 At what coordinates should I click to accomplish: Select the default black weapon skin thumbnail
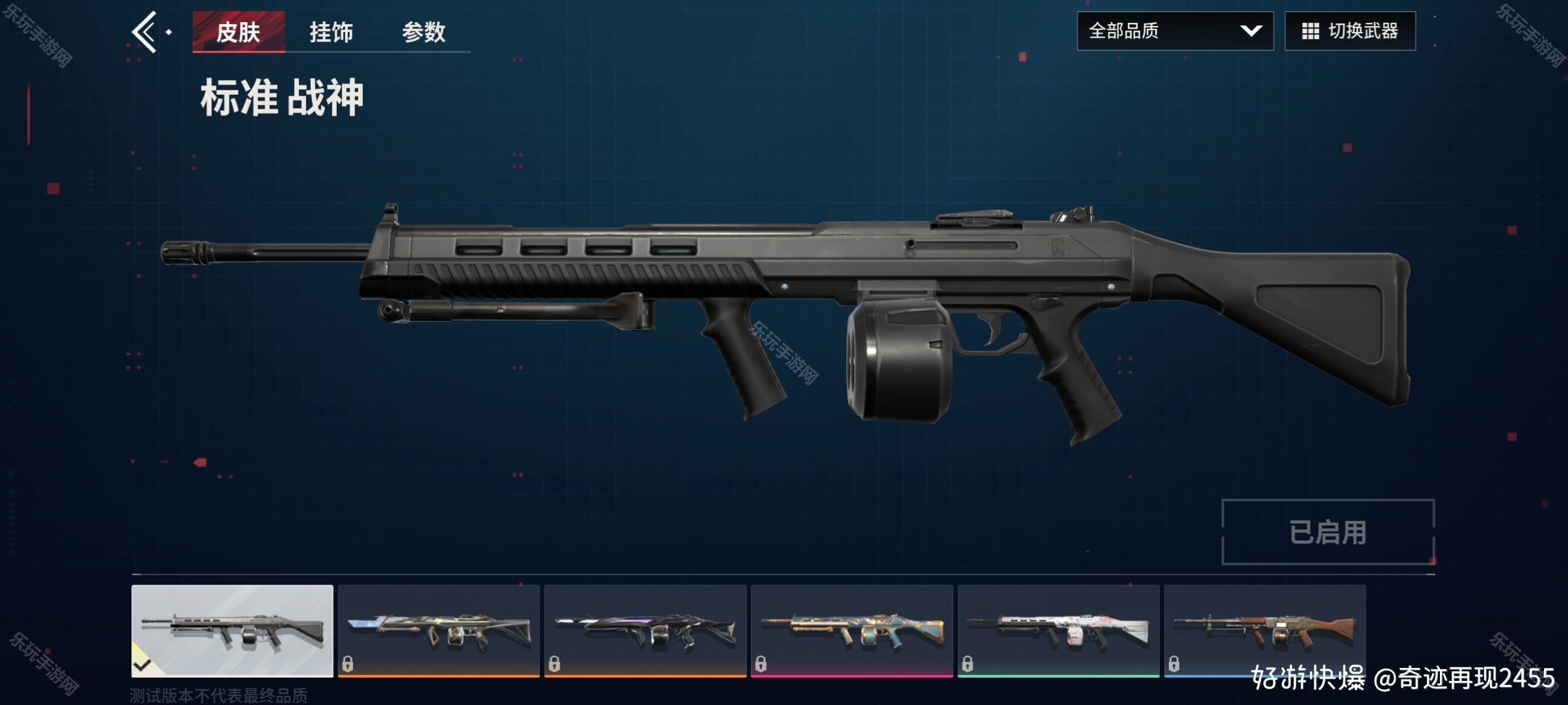tap(232, 630)
